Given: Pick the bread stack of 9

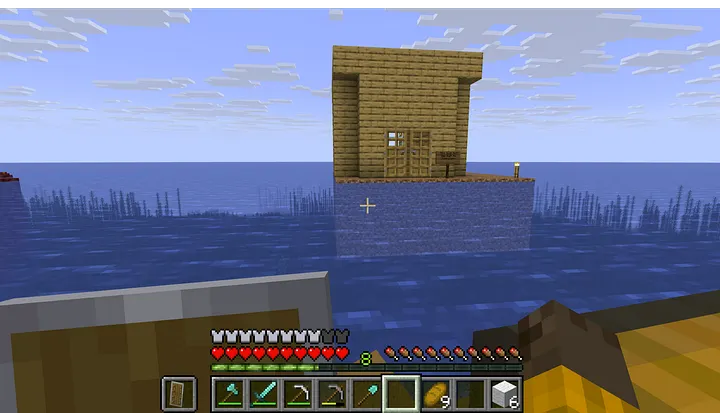Looking at the screenshot, I should tap(436, 393).
